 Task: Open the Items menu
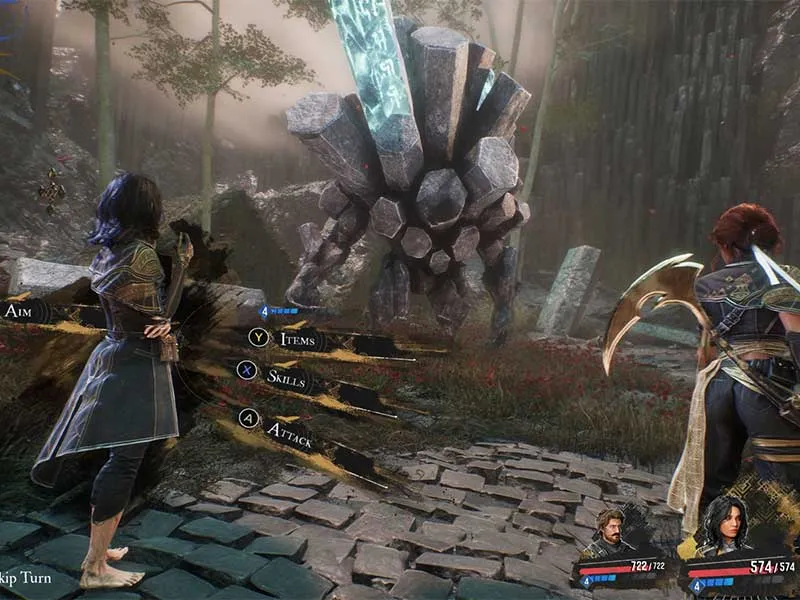[x=296, y=339]
